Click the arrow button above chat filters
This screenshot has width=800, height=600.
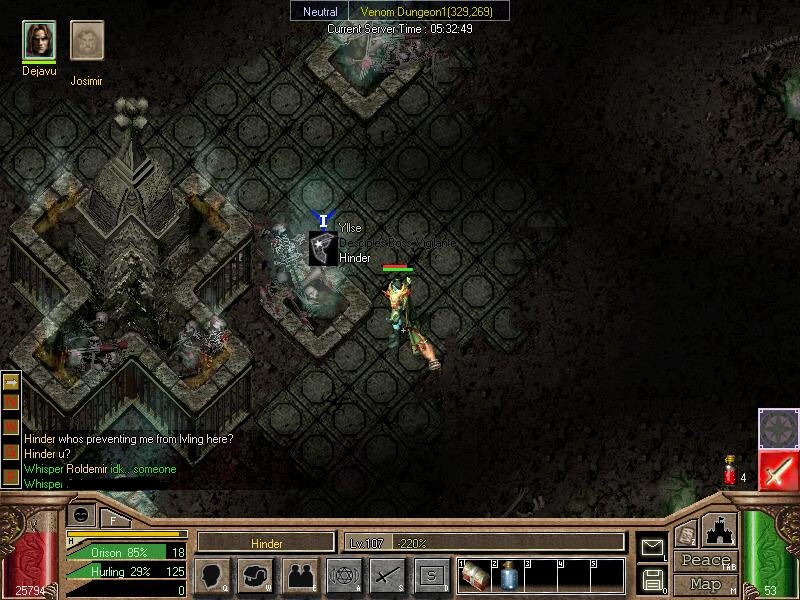pos(12,382)
